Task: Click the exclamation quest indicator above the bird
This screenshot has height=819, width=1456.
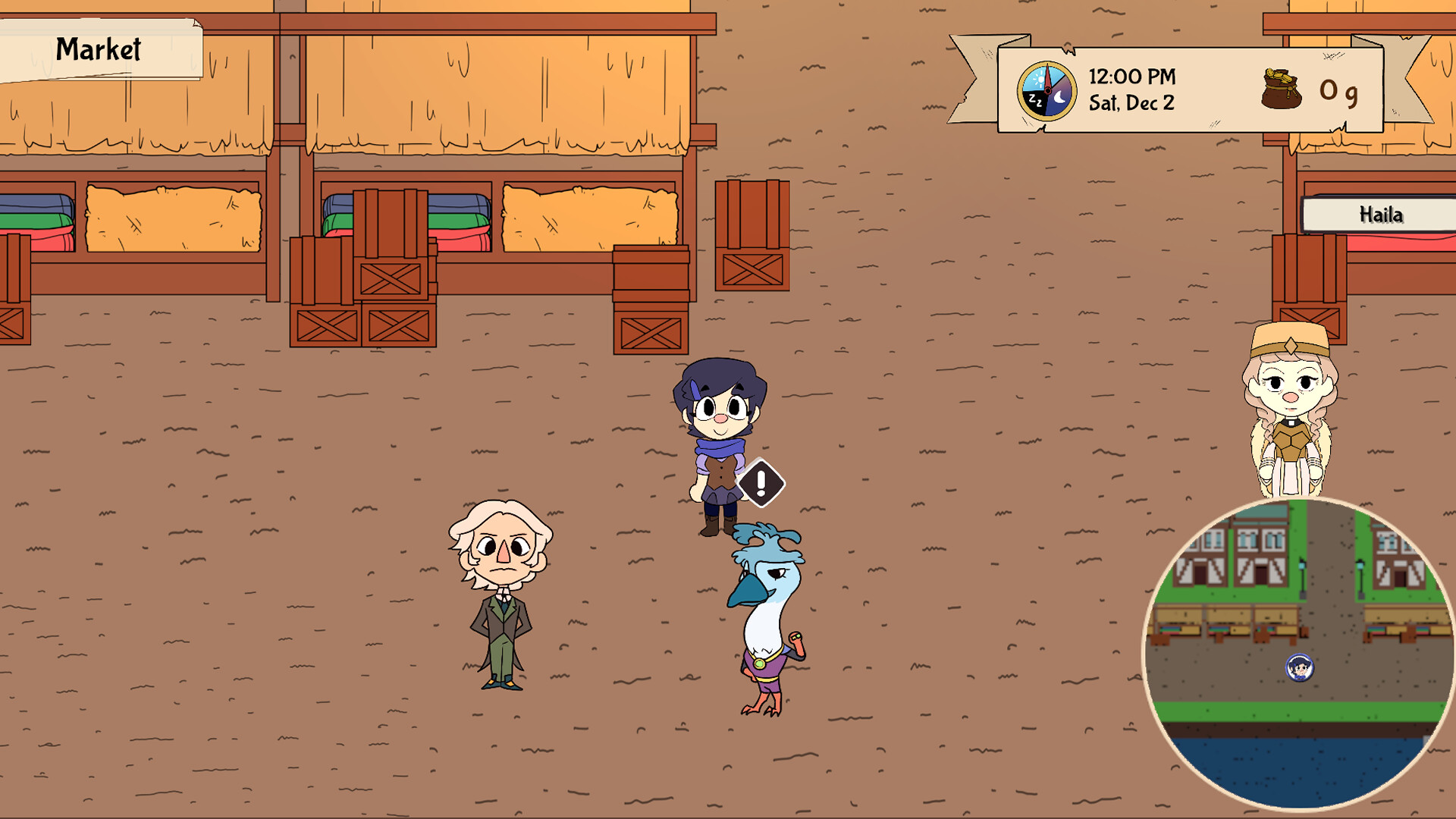Action: coord(761,483)
